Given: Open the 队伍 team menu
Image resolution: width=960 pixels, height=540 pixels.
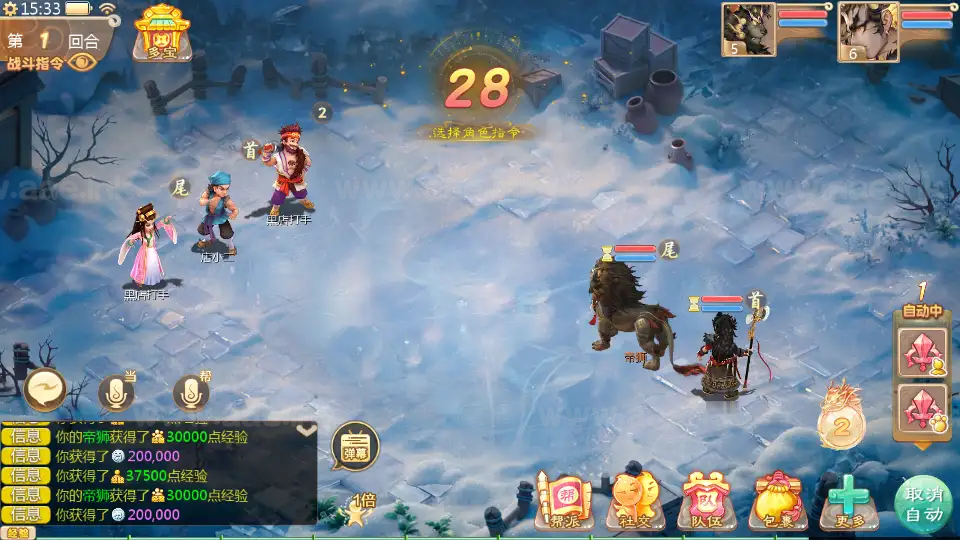Looking at the screenshot, I should pyautogui.click(x=707, y=502).
